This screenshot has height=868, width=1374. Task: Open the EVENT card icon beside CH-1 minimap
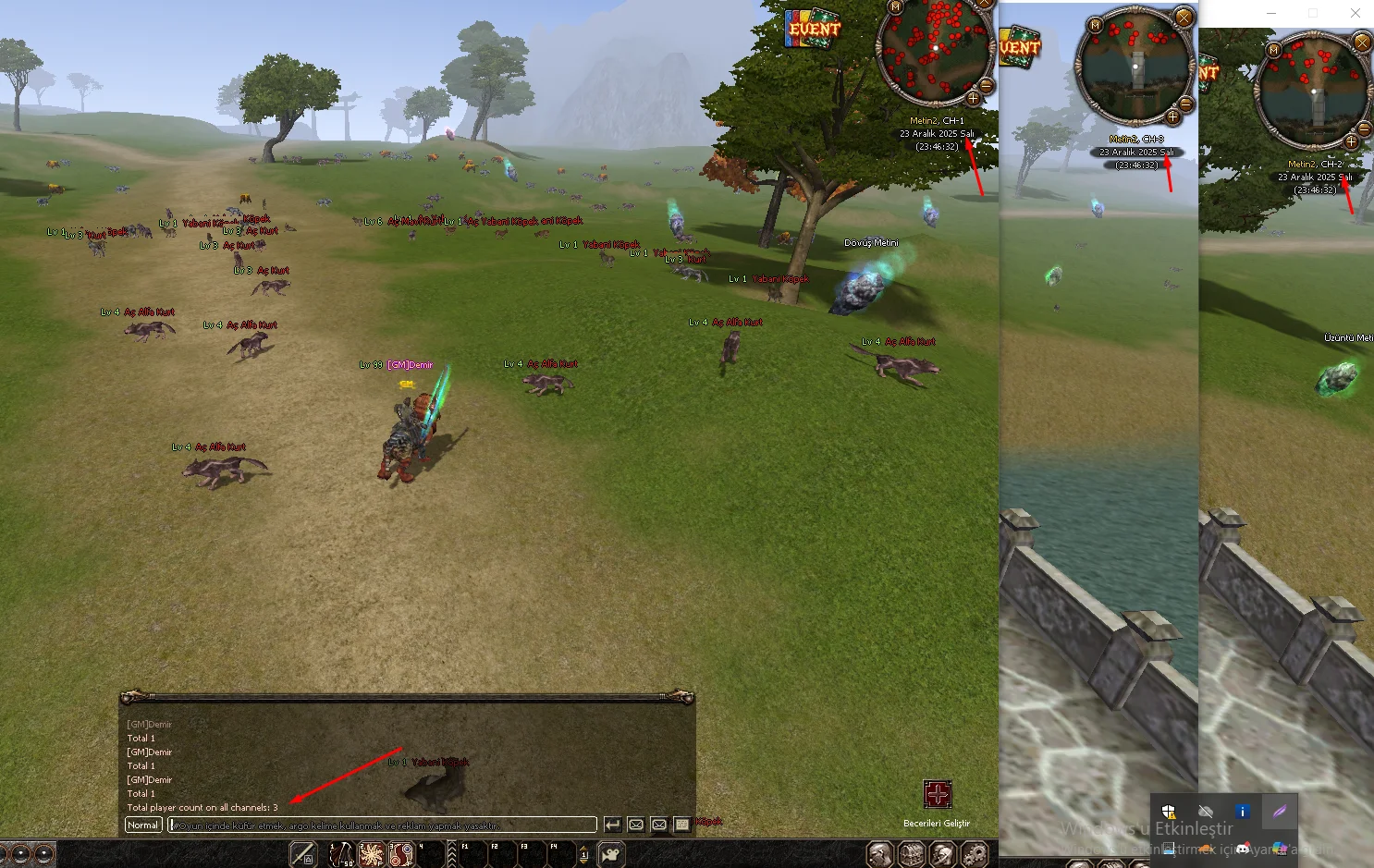[813, 29]
